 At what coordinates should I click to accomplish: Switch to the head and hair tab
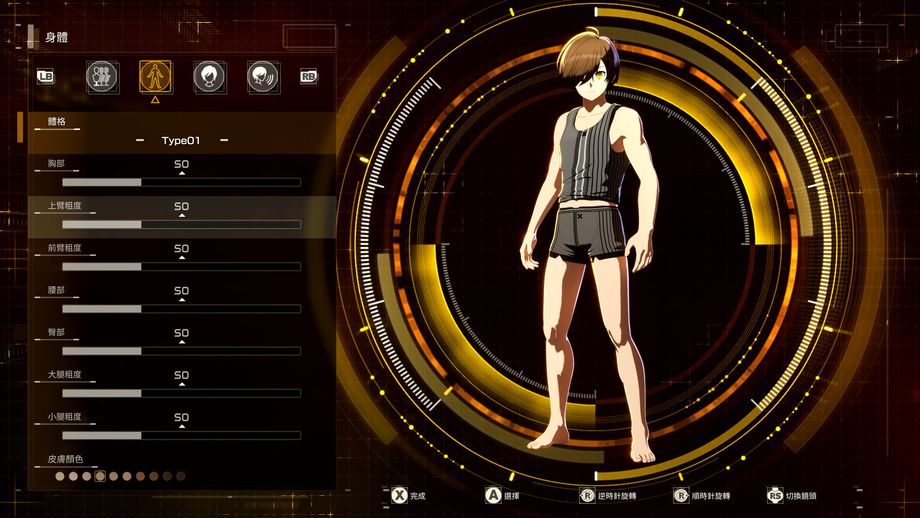click(x=207, y=75)
